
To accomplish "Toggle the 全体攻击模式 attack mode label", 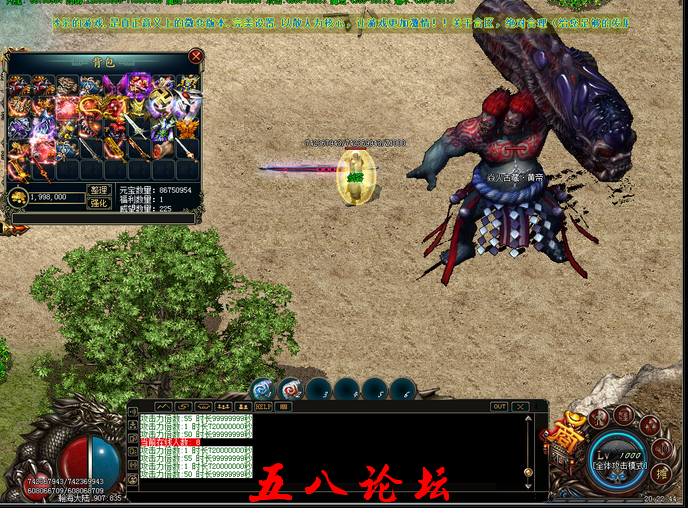I will pos(619,466).
